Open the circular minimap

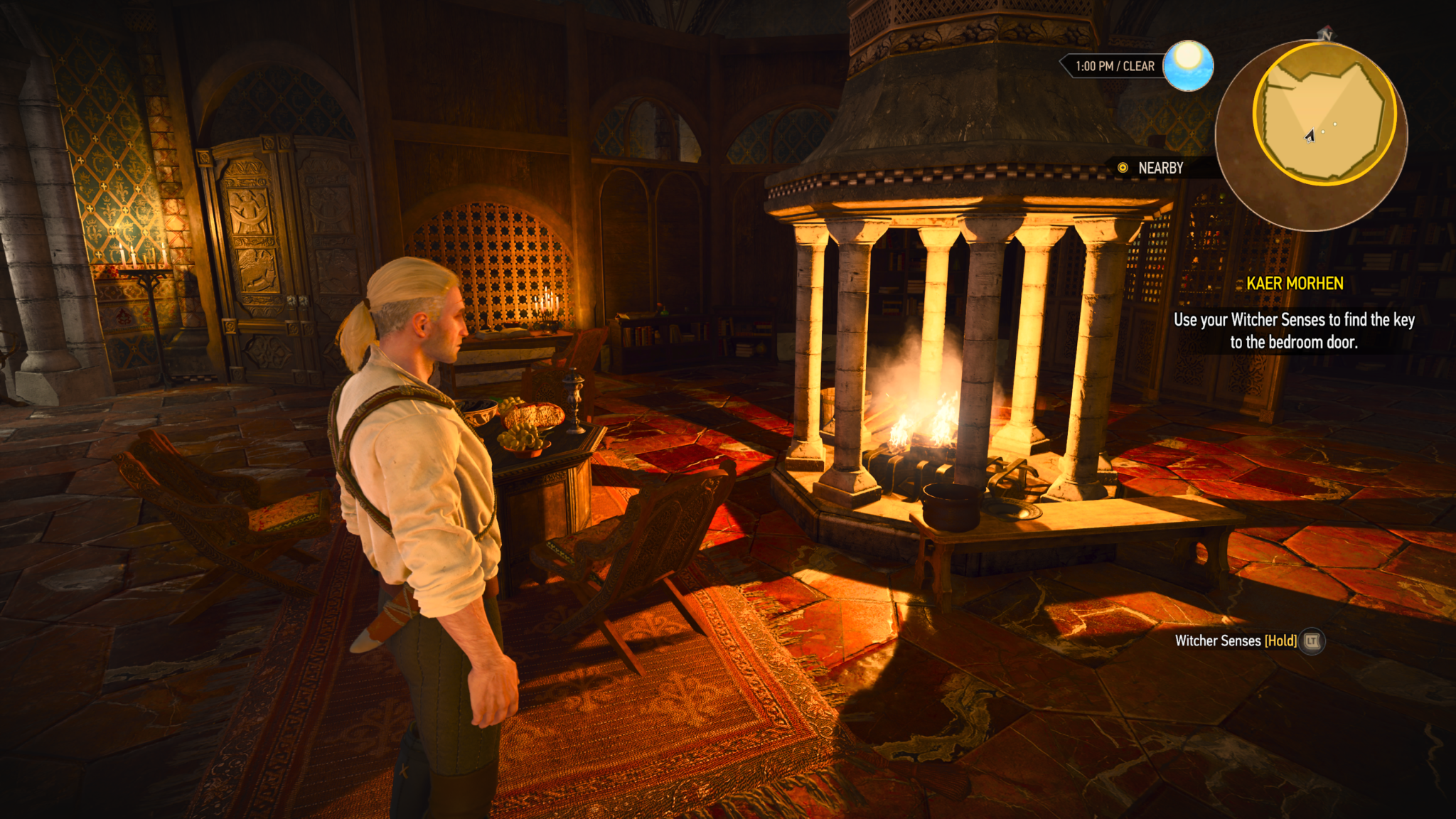1312,135
